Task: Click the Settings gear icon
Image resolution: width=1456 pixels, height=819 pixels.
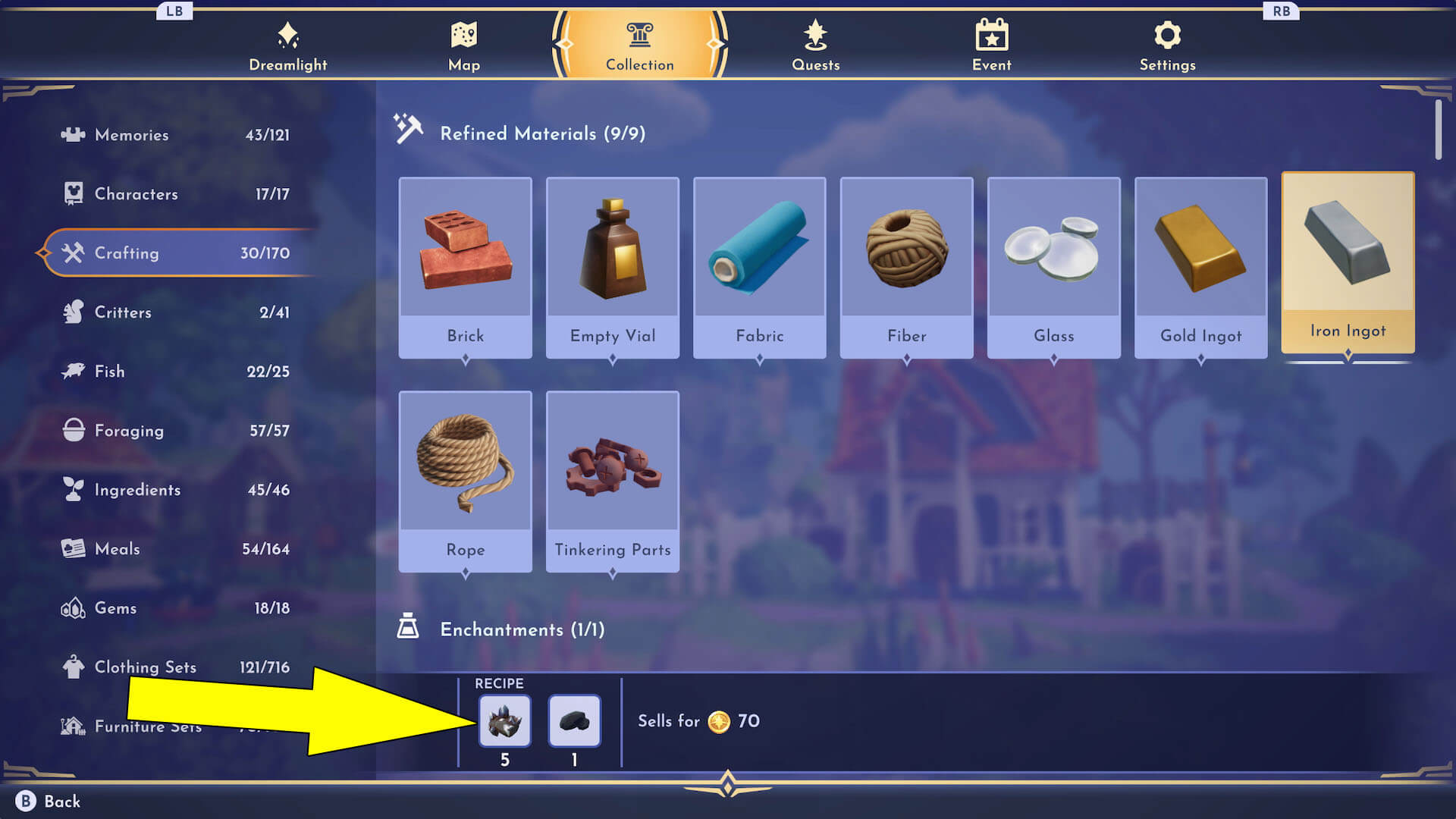Action: (1166, 33)
